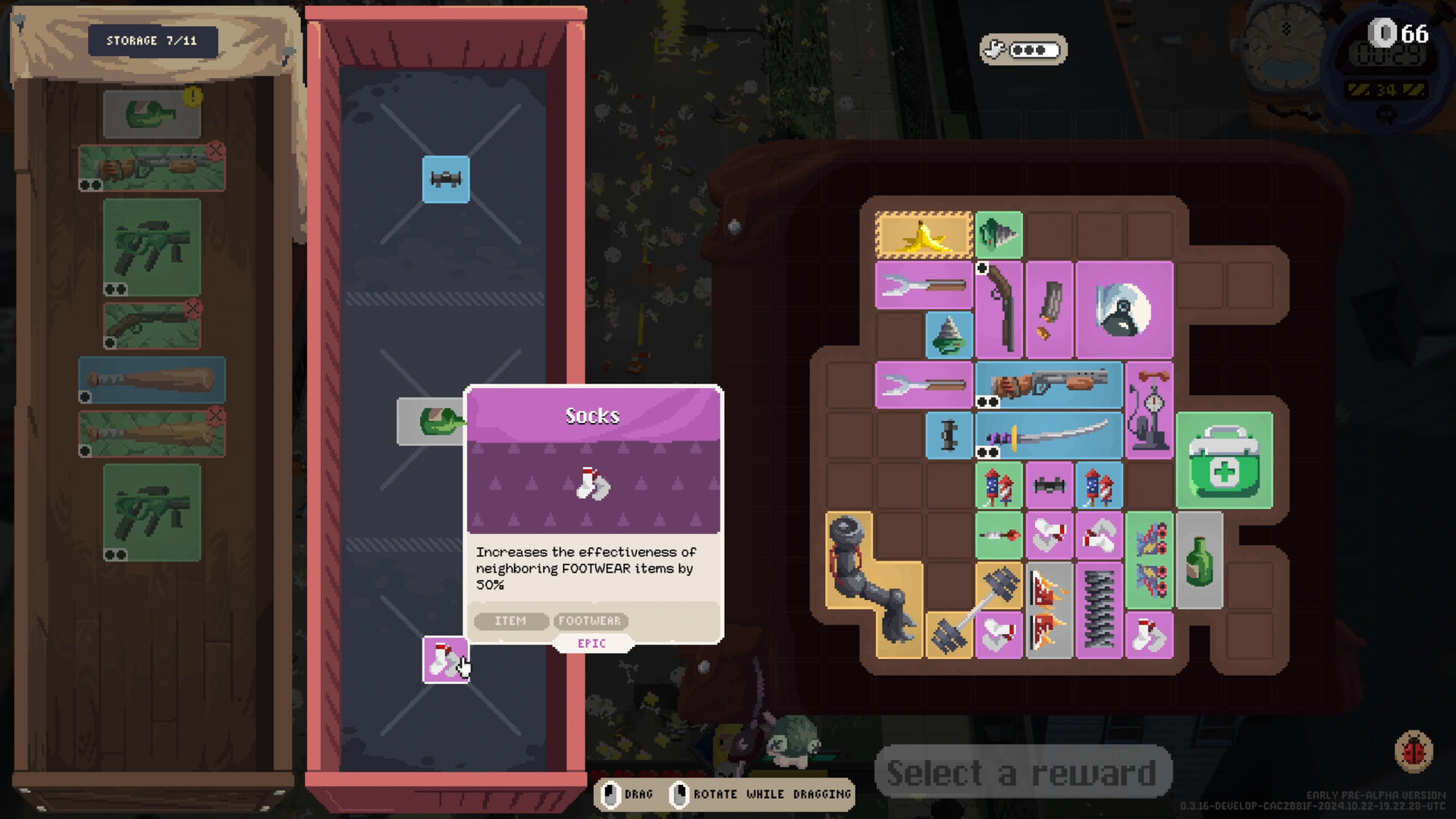This screenshot has height=819, width=1456.
Task: Click the hand counter icon at top center
Action: tap(1024, 50)
